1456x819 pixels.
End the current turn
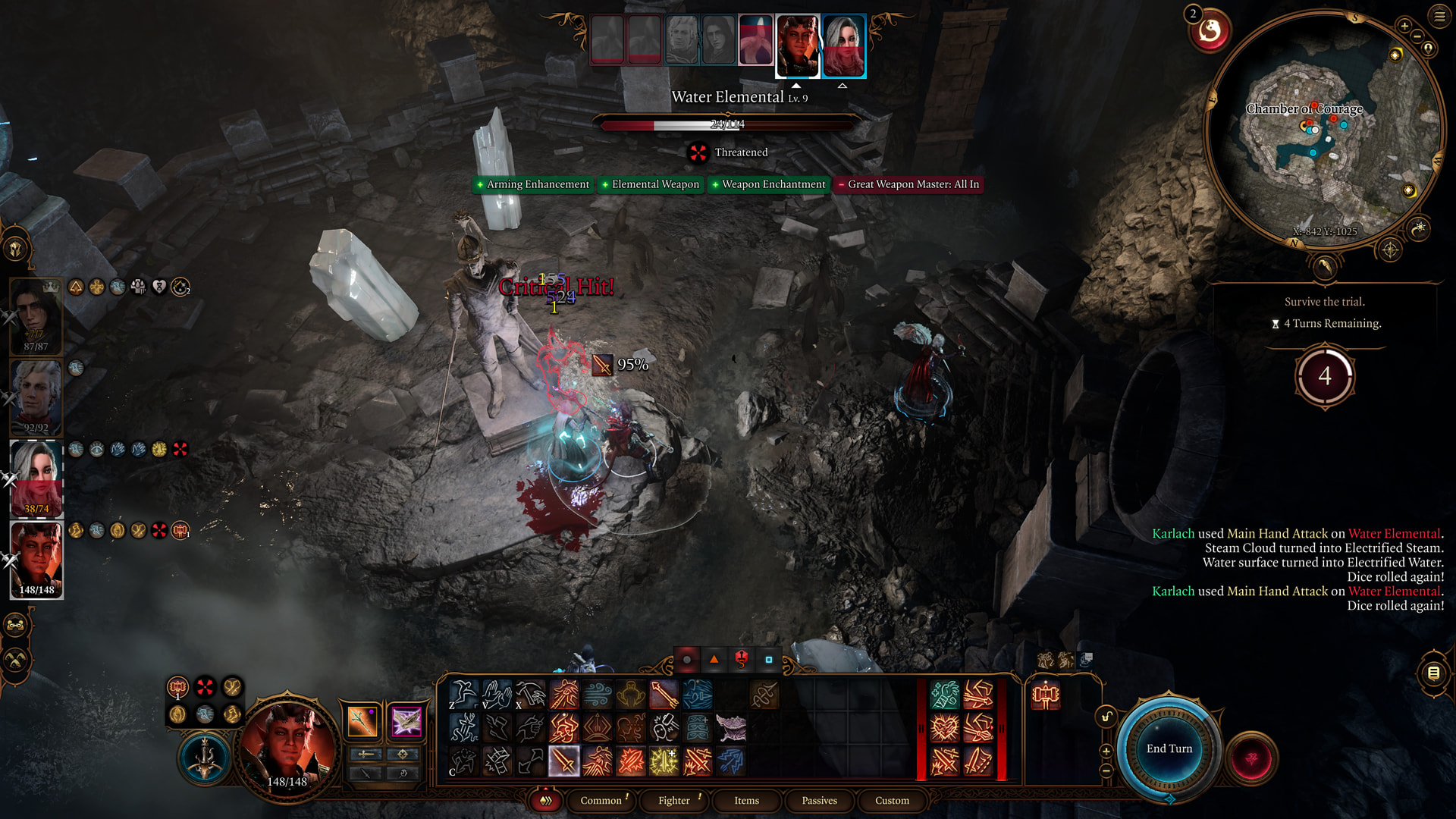click(1169, 748)
